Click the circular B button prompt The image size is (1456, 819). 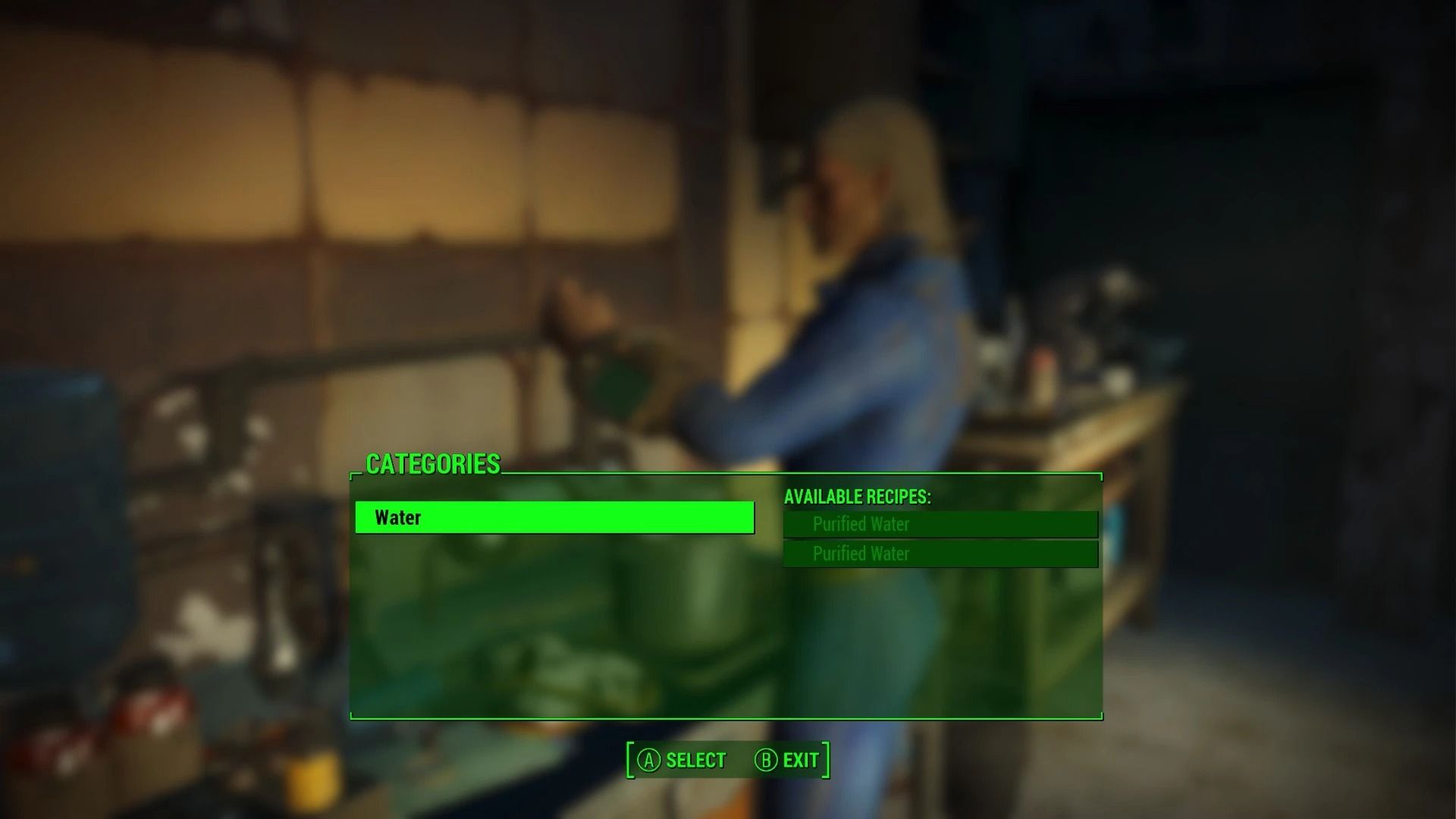point(765,759)
